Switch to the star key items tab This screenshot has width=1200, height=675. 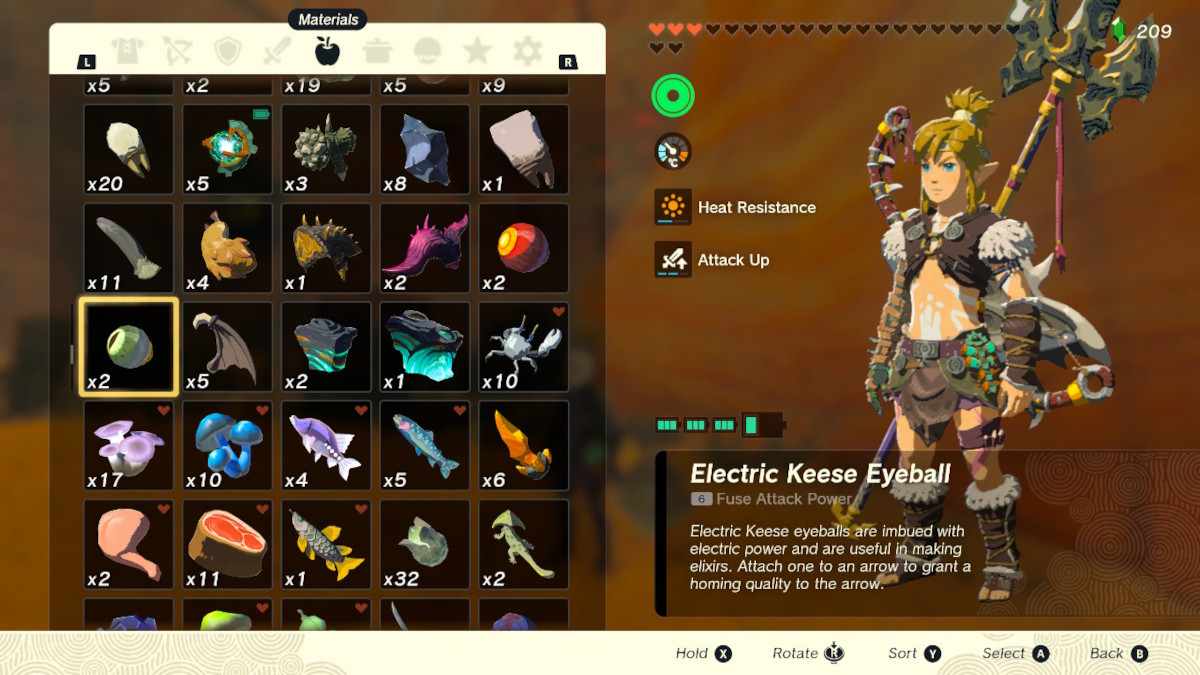(x=477, y=51)
